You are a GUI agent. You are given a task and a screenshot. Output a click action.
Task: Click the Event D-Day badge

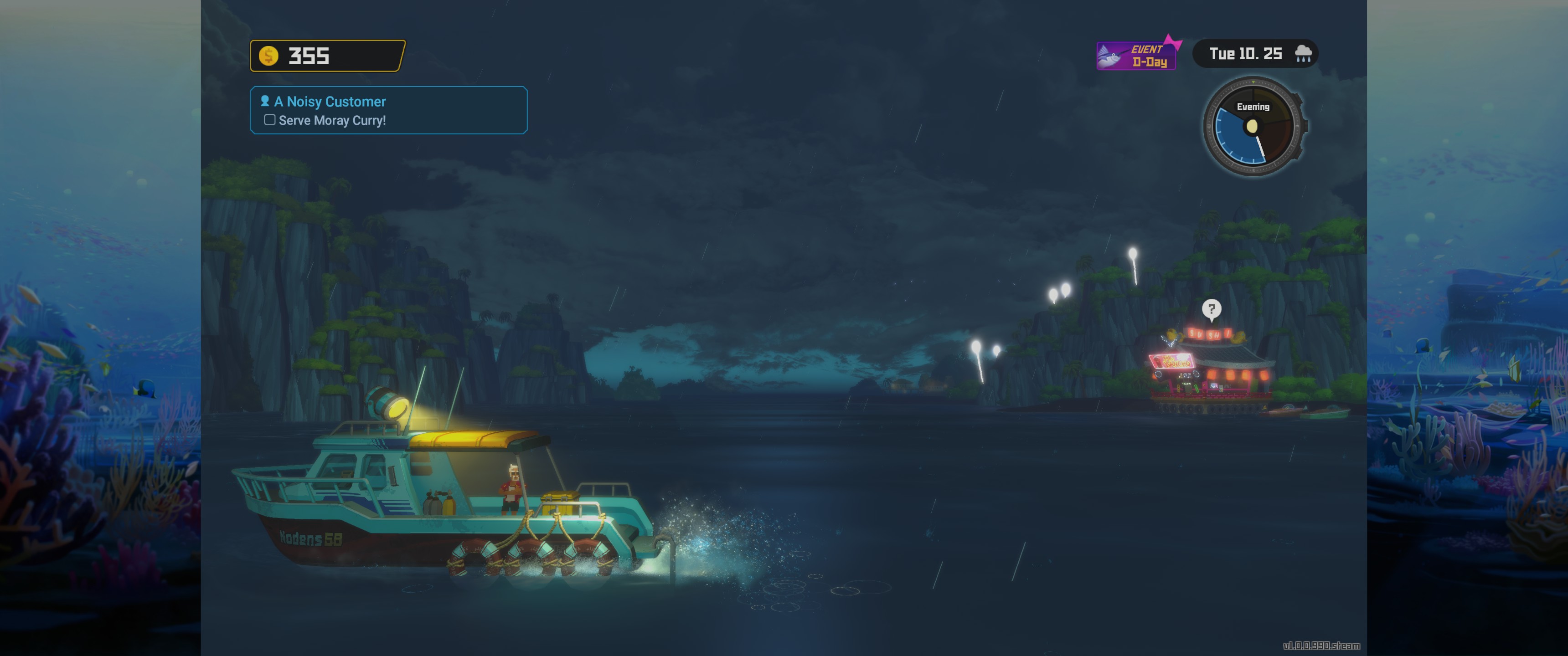1136,56
